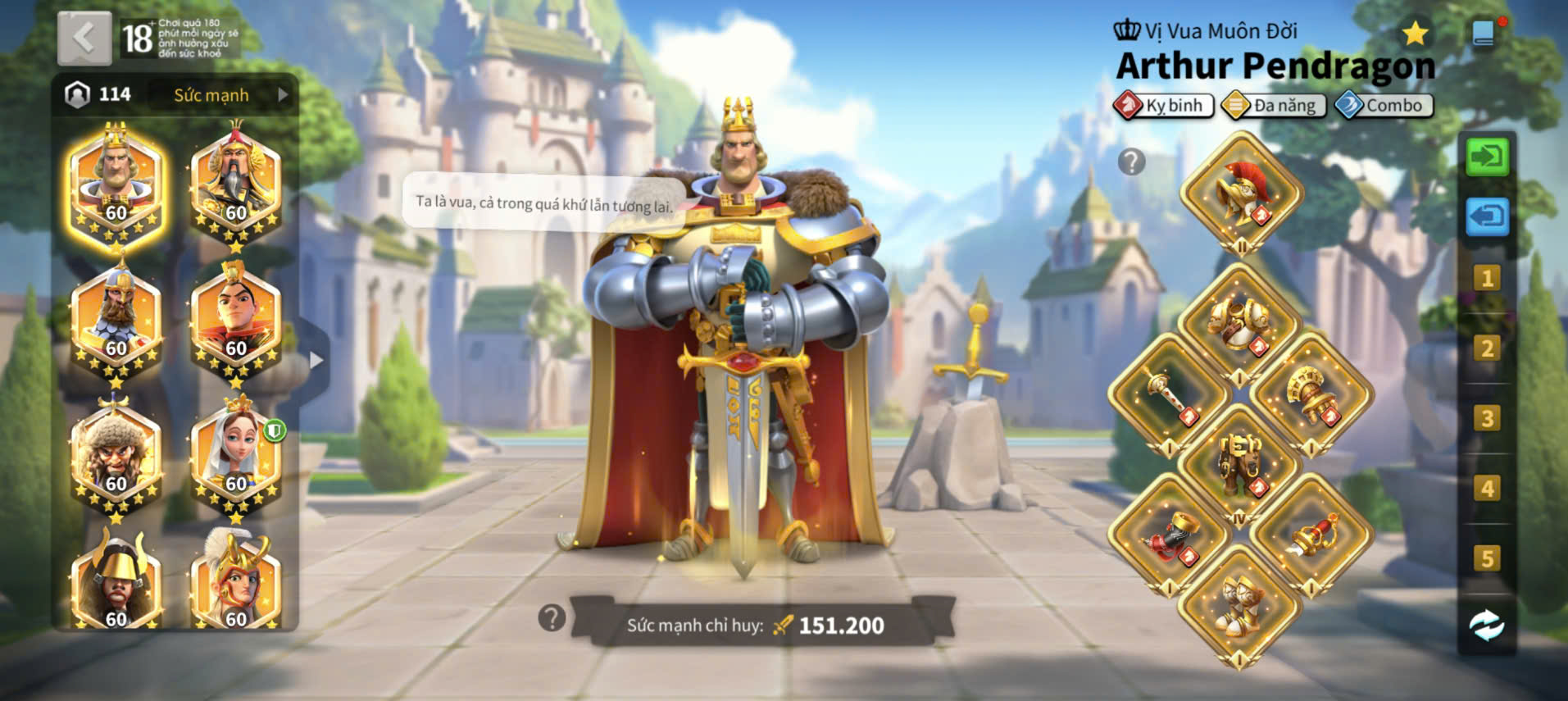Image resolution: width=1568 pixels, height=701 pixels.
Task: Switch to equipment preset 1
Action: (1486, 279)
